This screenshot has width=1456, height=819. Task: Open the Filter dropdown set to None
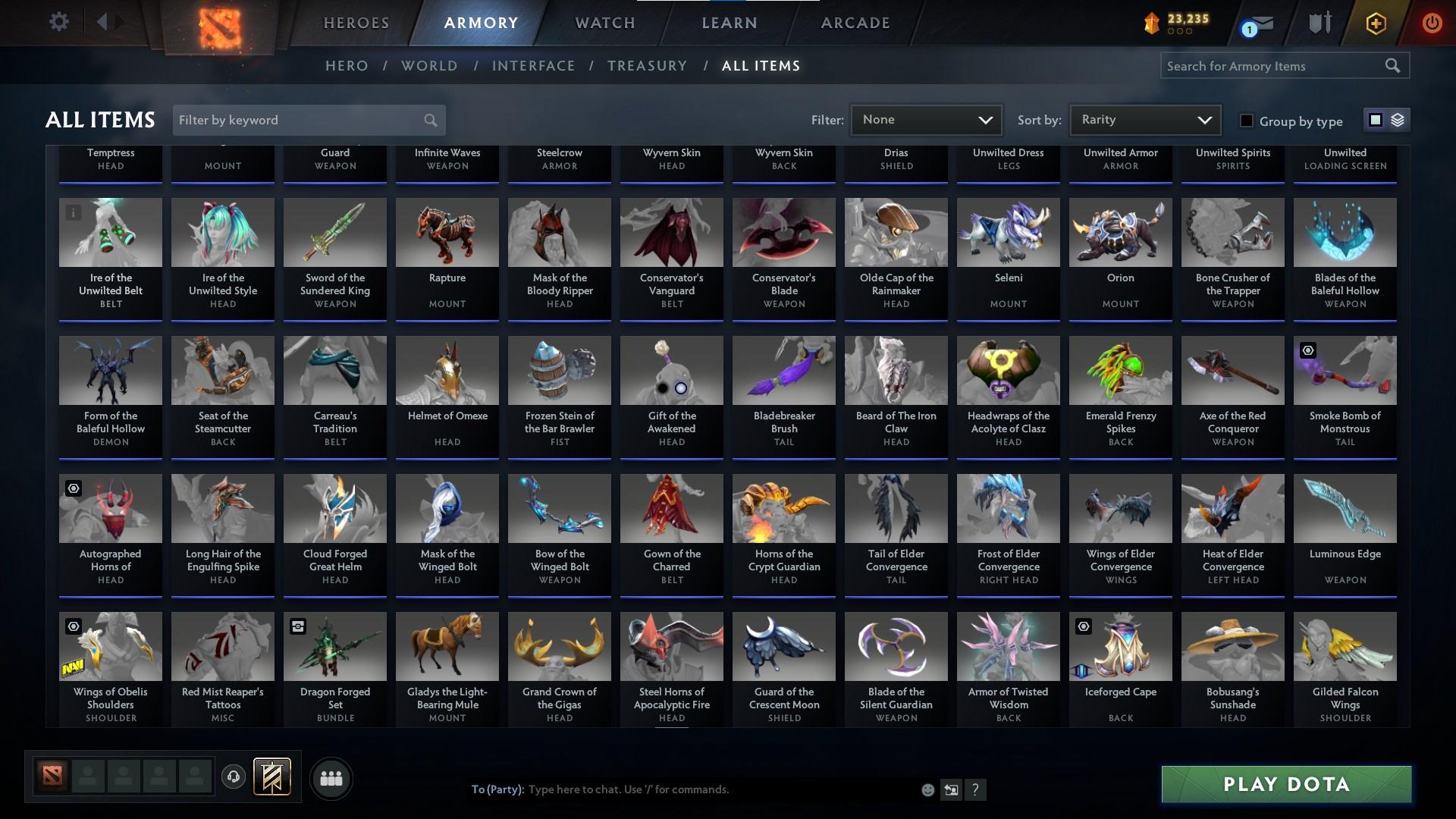[x=925, y=120]
